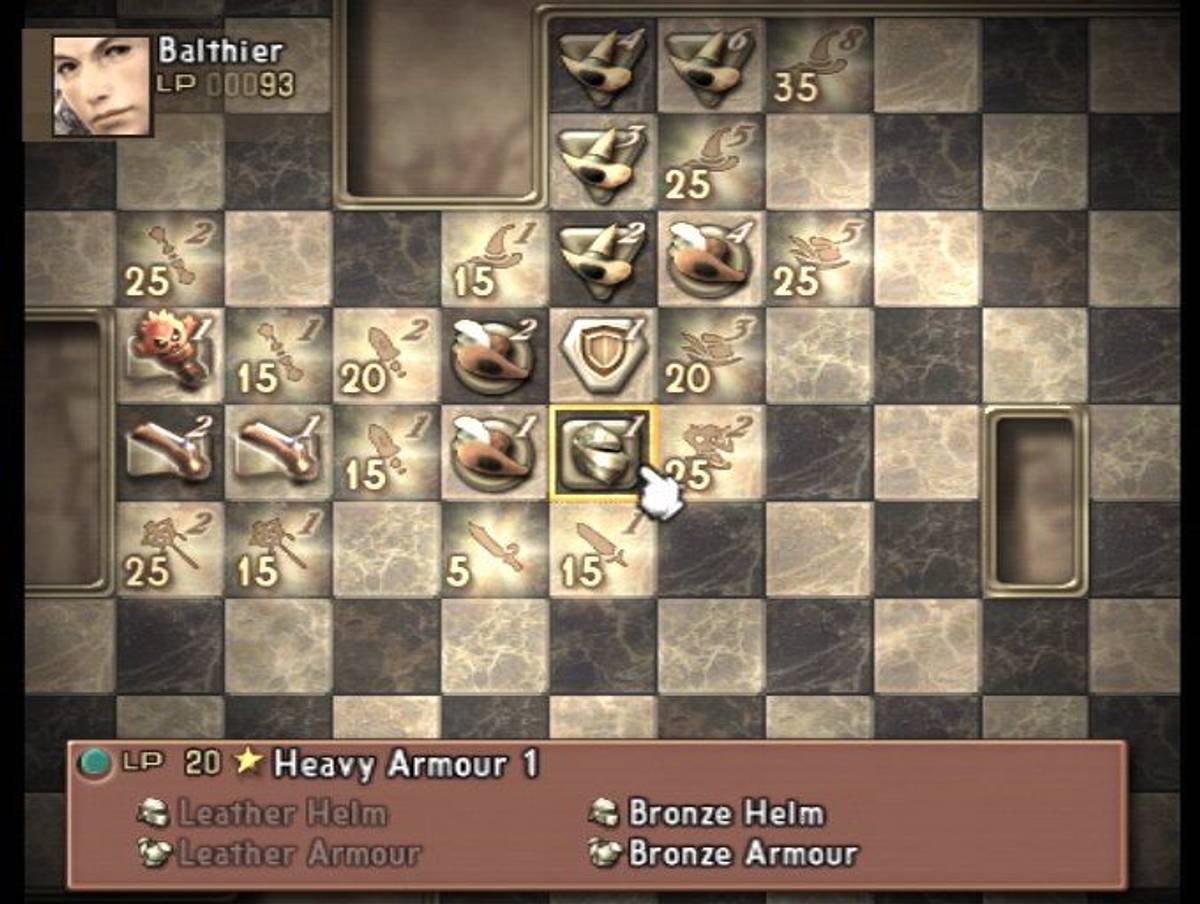Select the 15 LP sword license tile
Screen dimensions: 1200x904
tap(600, 550)
